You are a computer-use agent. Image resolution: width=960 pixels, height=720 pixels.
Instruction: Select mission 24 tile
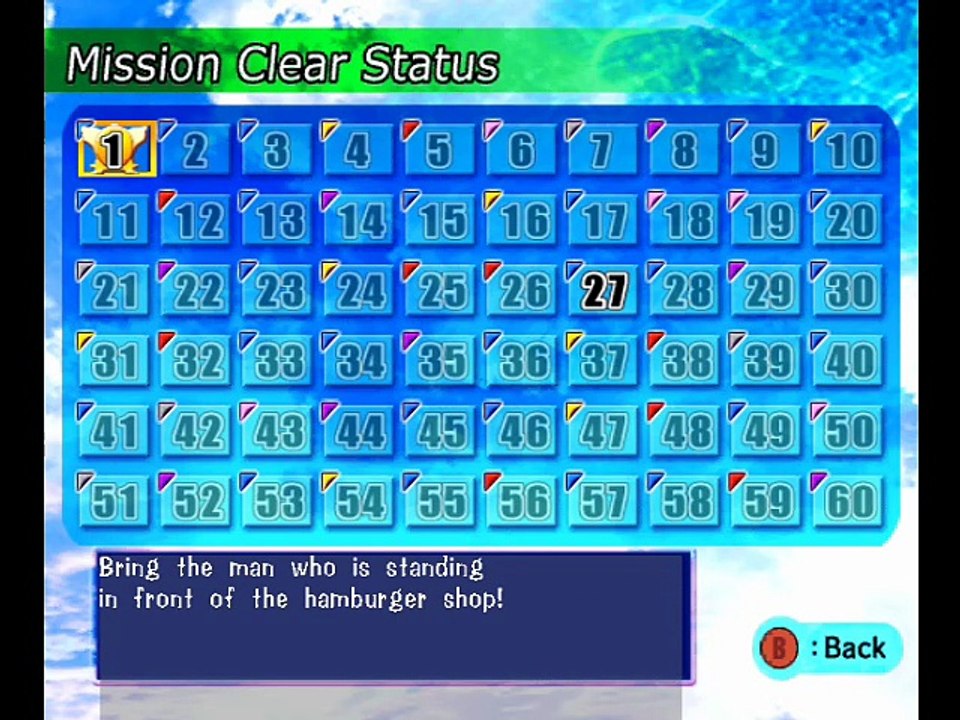[x=359, y=291]
